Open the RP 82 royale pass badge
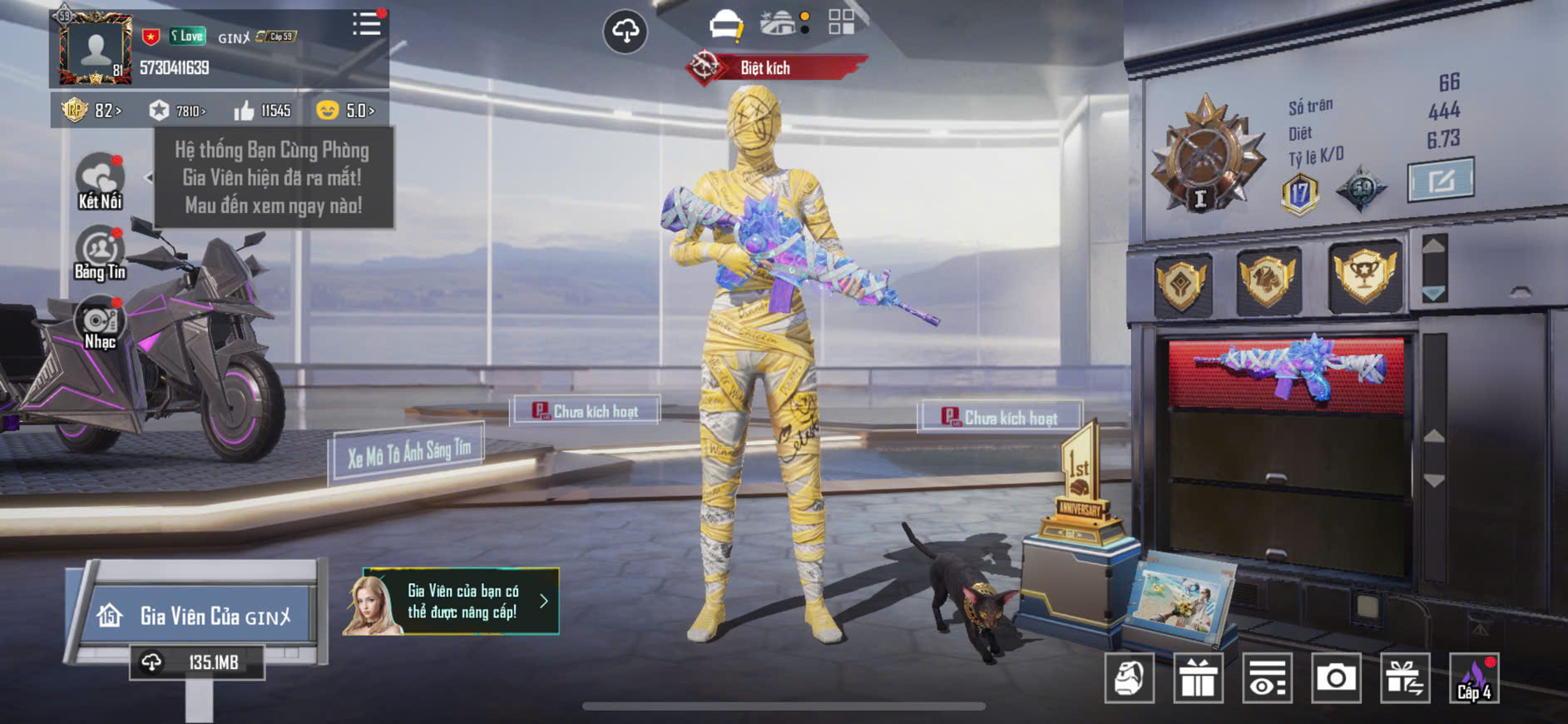The image size is (1568, 724). click(x=91, y=111)
